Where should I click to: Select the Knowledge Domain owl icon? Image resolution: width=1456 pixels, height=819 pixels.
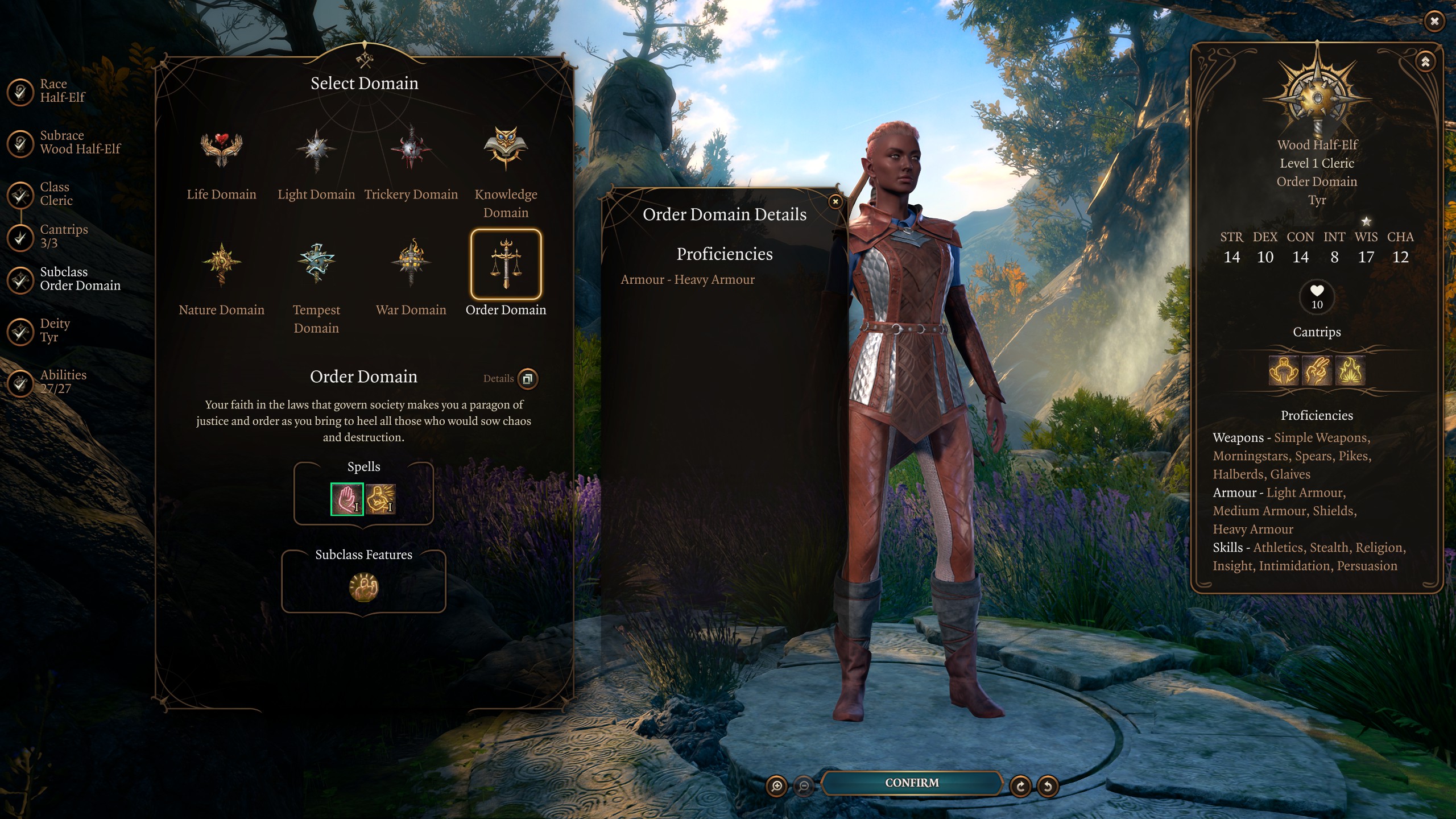(x=506, y=149)
